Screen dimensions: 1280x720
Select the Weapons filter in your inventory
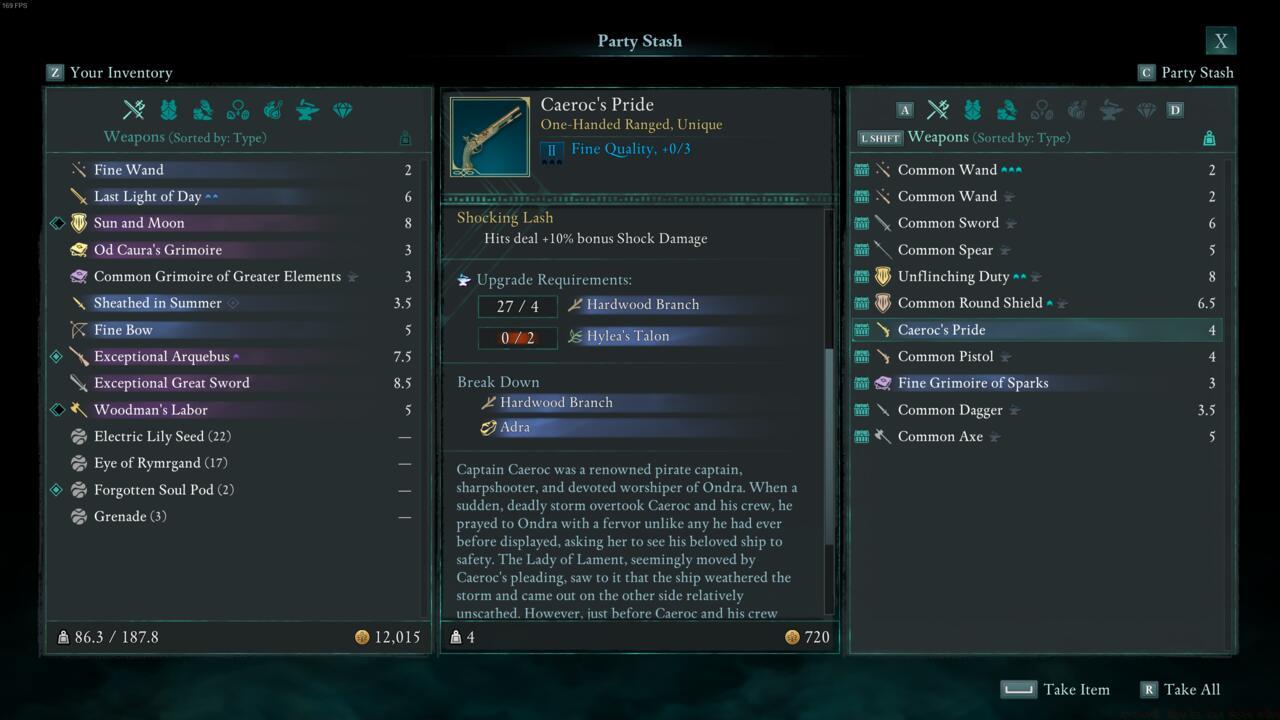tap(134, 110)
